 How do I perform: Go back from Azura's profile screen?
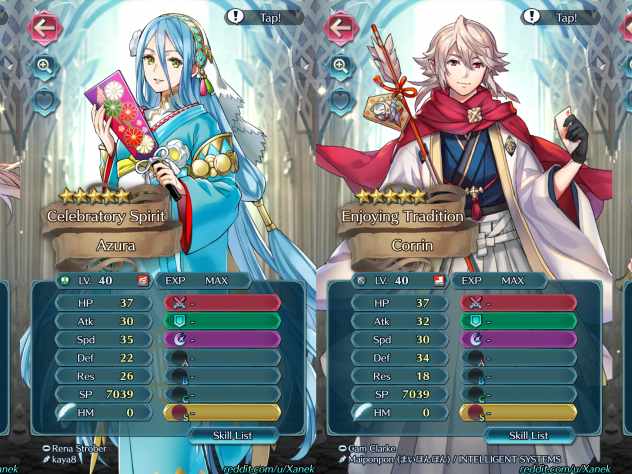point(43,26)
